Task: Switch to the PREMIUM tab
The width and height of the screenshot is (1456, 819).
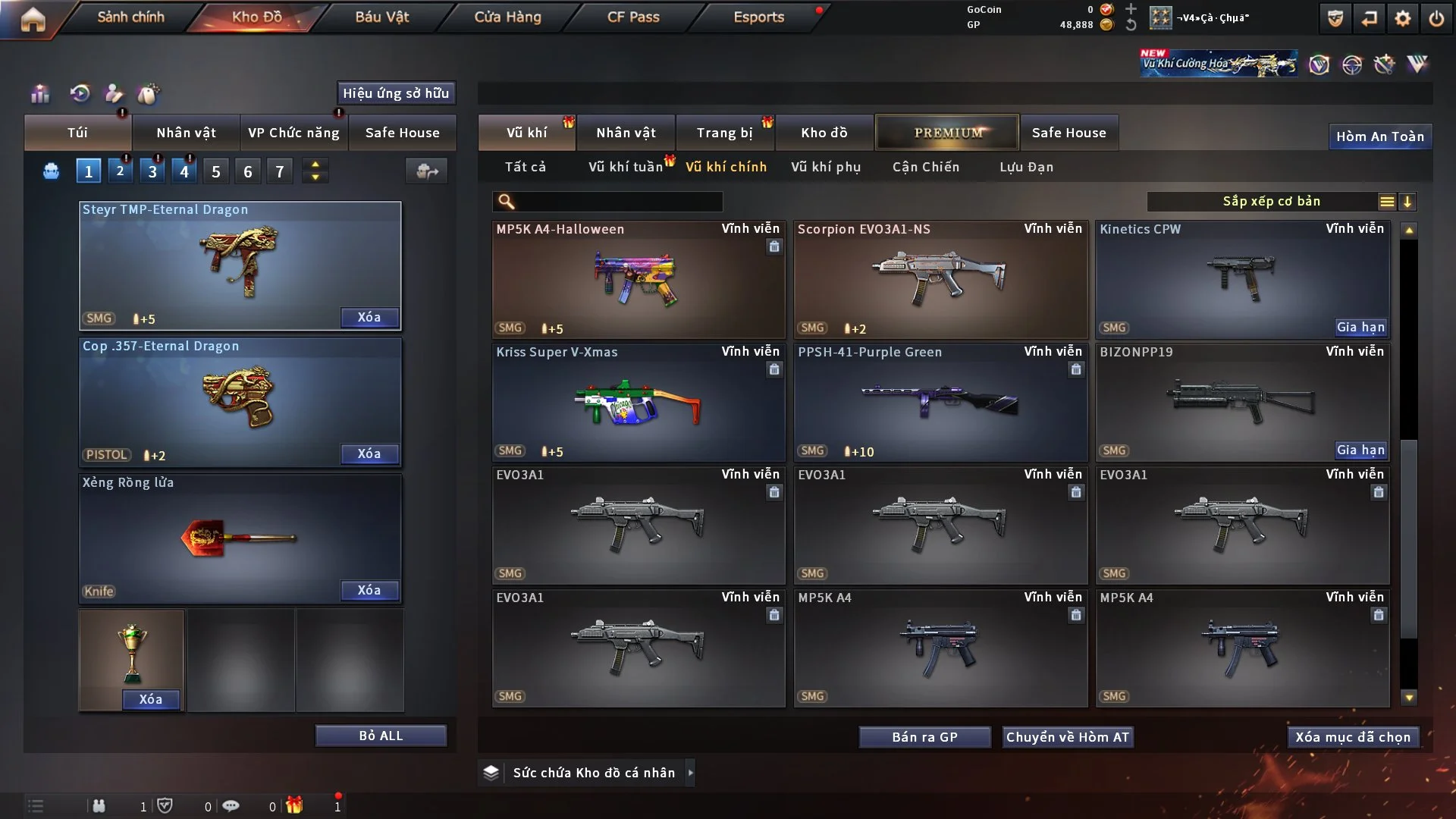Action: (947, 133)
